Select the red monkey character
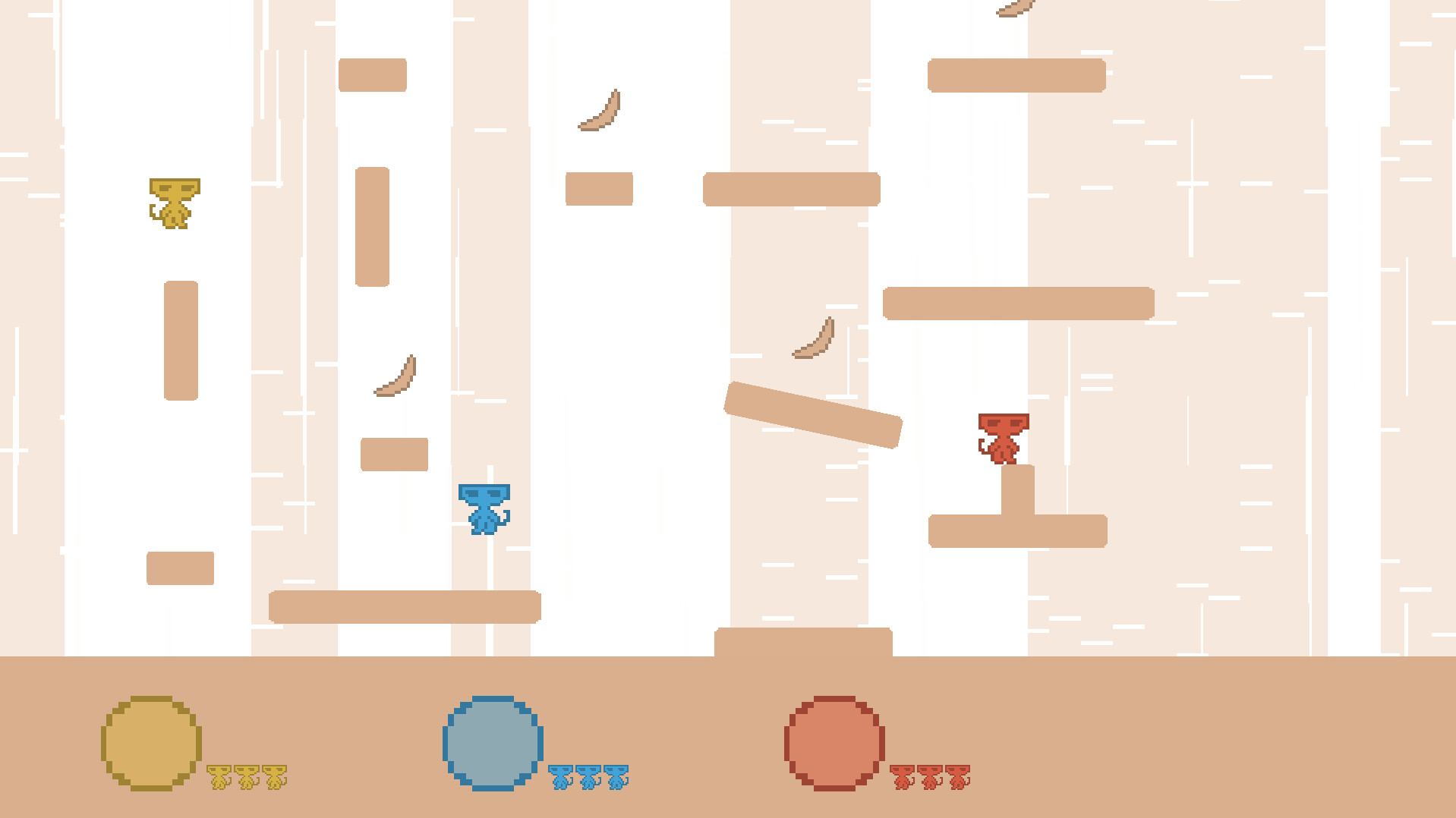Image resolution: width=1456 pixels, height=818 pixels. [1004, 439]
